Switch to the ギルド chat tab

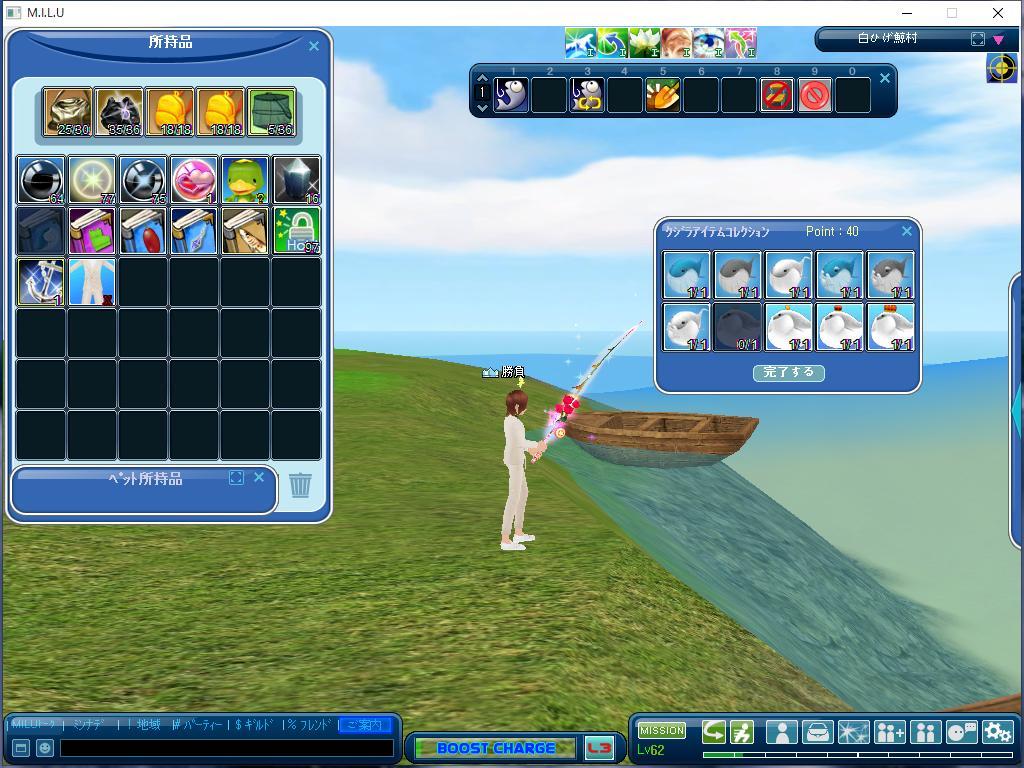(x=253, y=724)
